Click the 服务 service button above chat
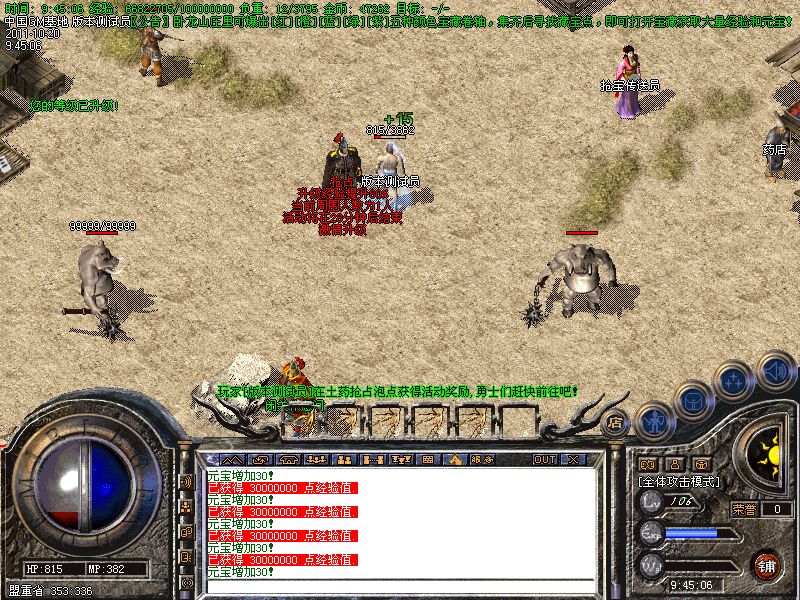 481,459
